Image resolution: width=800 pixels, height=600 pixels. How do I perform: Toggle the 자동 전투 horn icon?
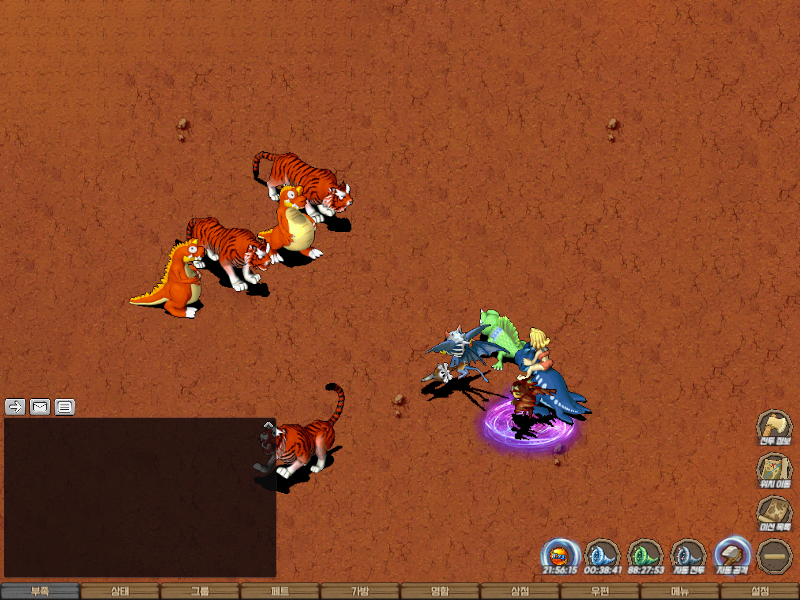688,554
